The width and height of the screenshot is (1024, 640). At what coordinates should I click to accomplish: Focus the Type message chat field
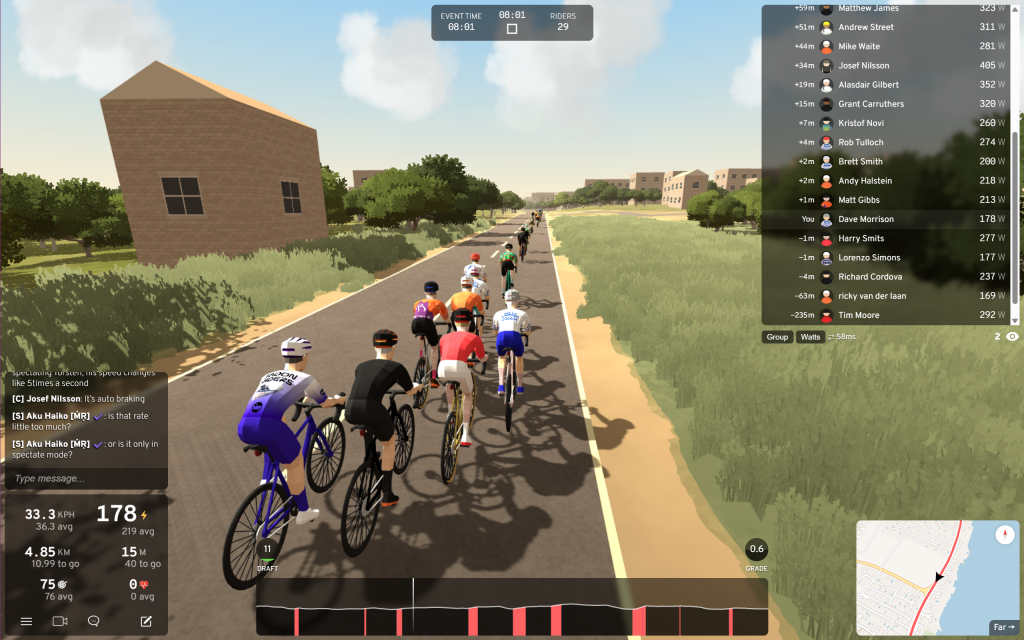(86, 478)
